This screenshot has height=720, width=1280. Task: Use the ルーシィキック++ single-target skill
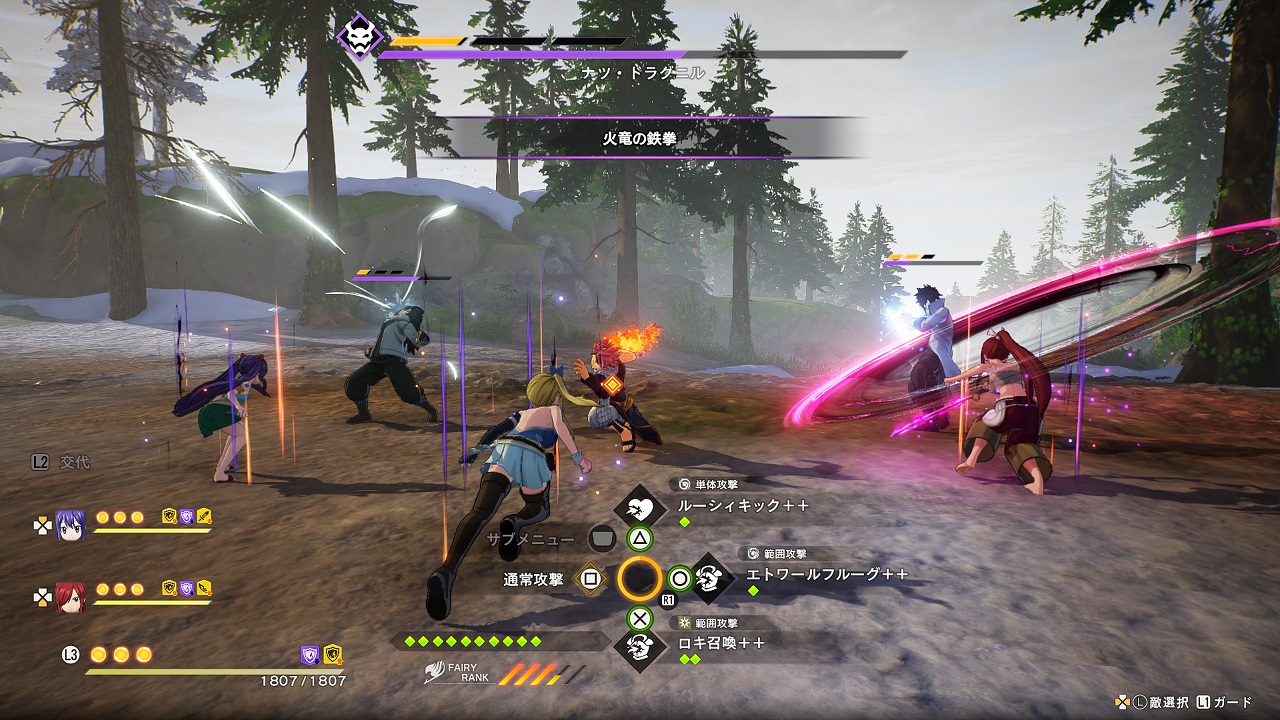742,506
